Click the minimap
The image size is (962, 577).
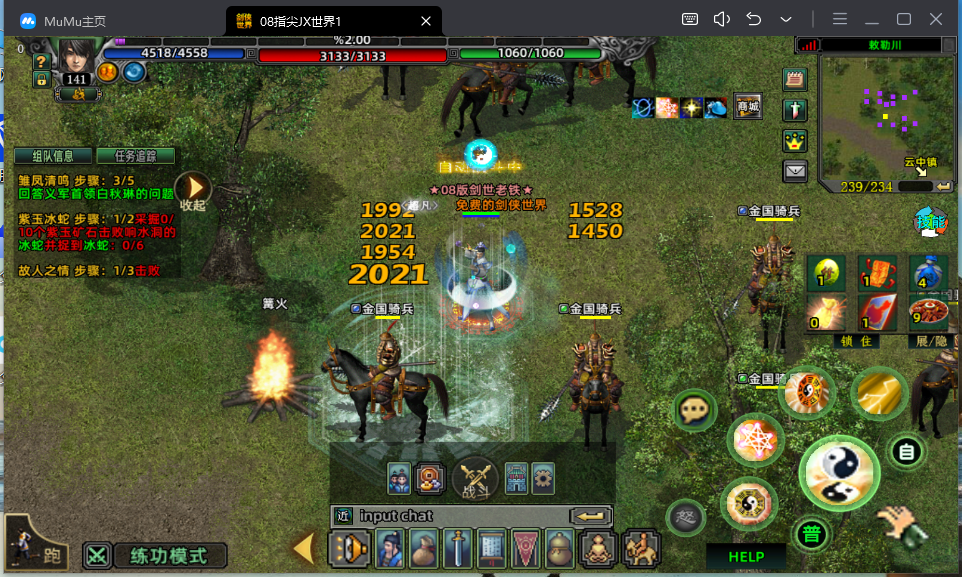pos(878,118)
